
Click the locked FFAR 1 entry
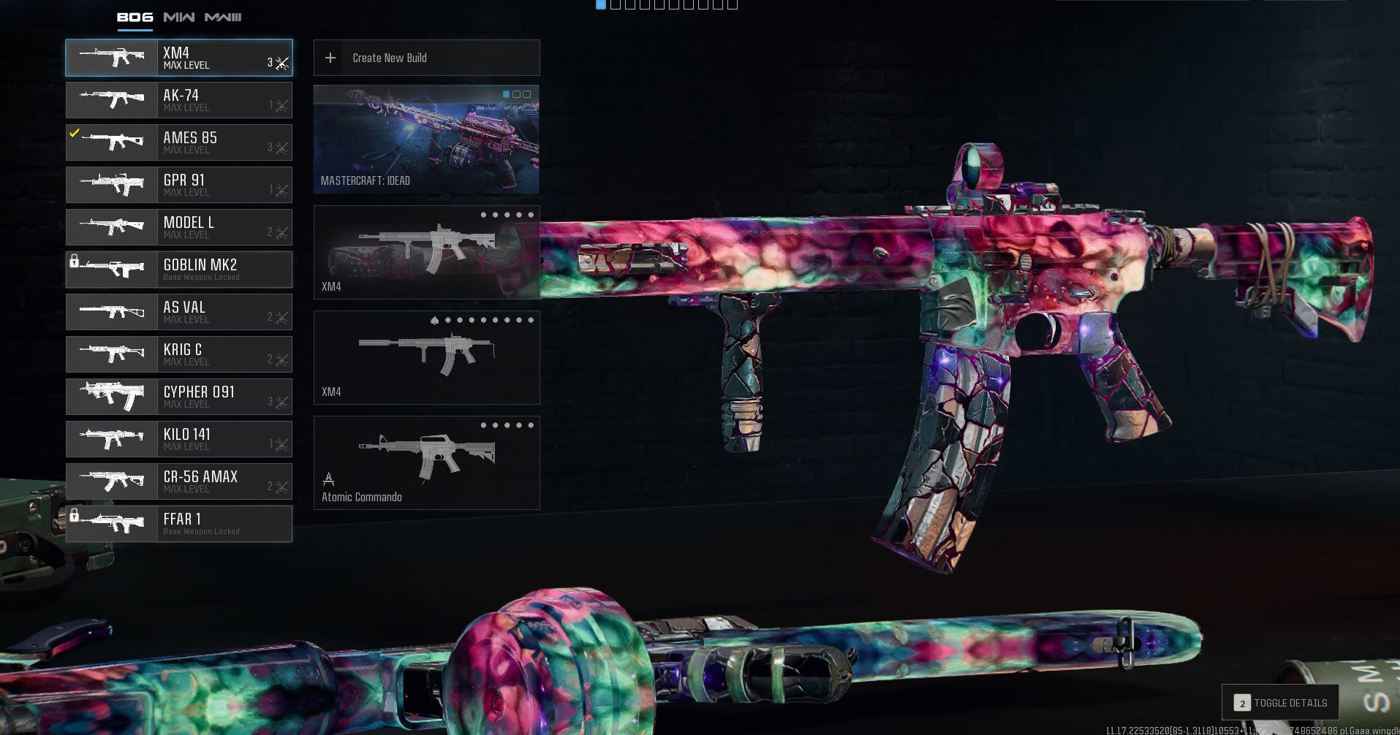coord(179,524)
